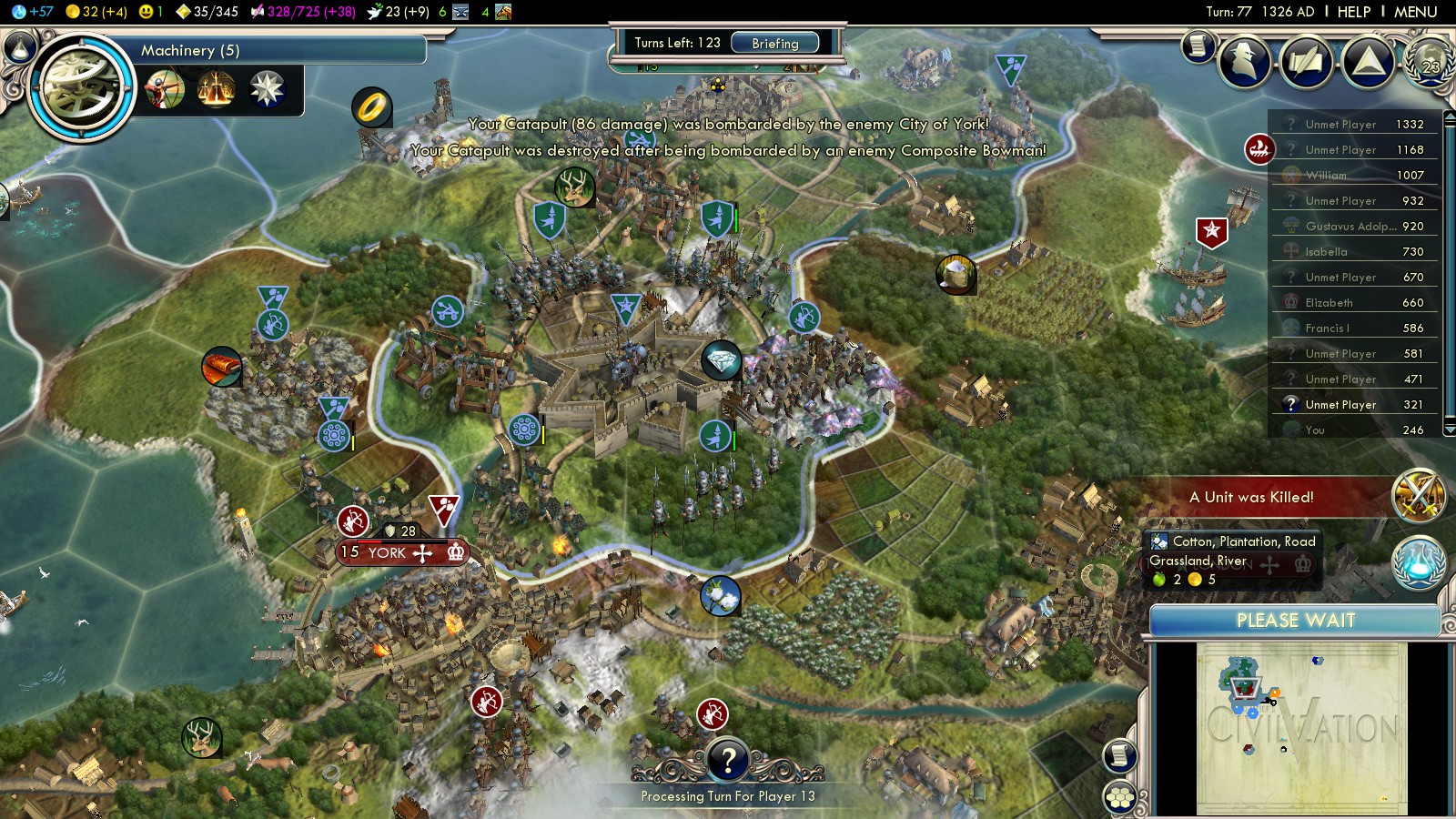Viewport: 1456px width, 819px height.
Task: Click on the minimap
Action: (x=1301, y=728)
